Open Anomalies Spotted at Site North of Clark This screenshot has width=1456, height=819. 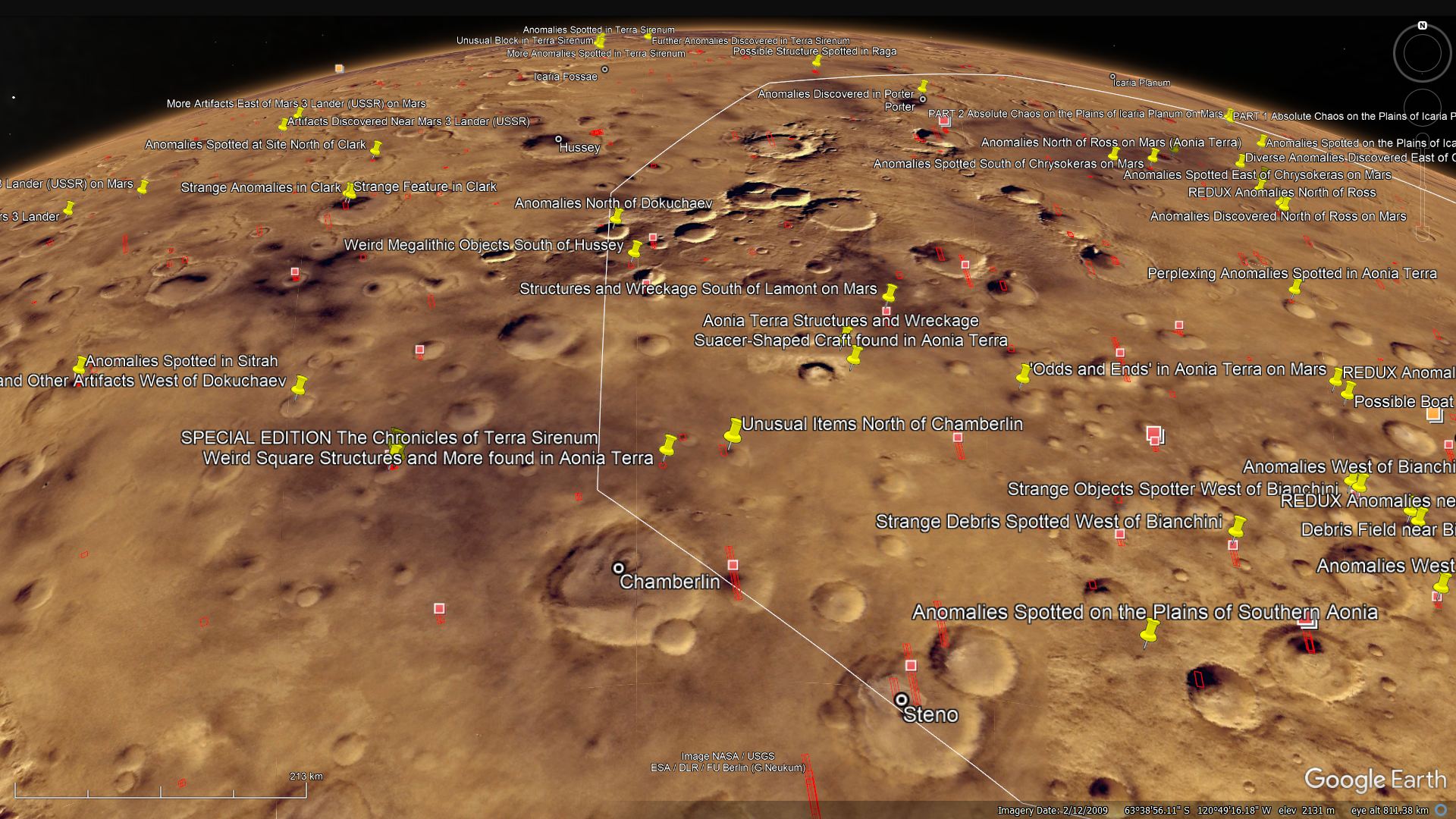pos(375,148)
